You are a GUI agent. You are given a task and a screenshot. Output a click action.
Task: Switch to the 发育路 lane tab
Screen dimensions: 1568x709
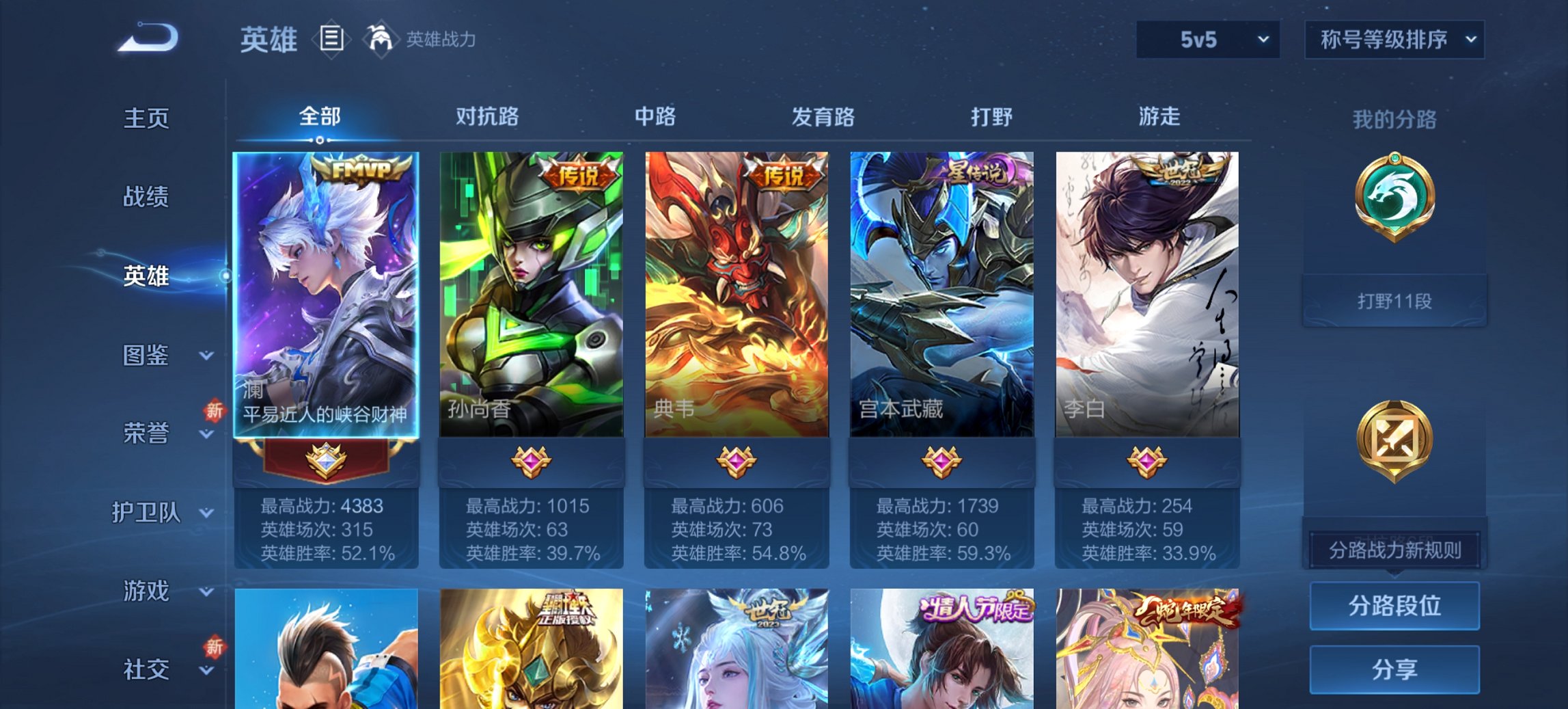point(823,117)
